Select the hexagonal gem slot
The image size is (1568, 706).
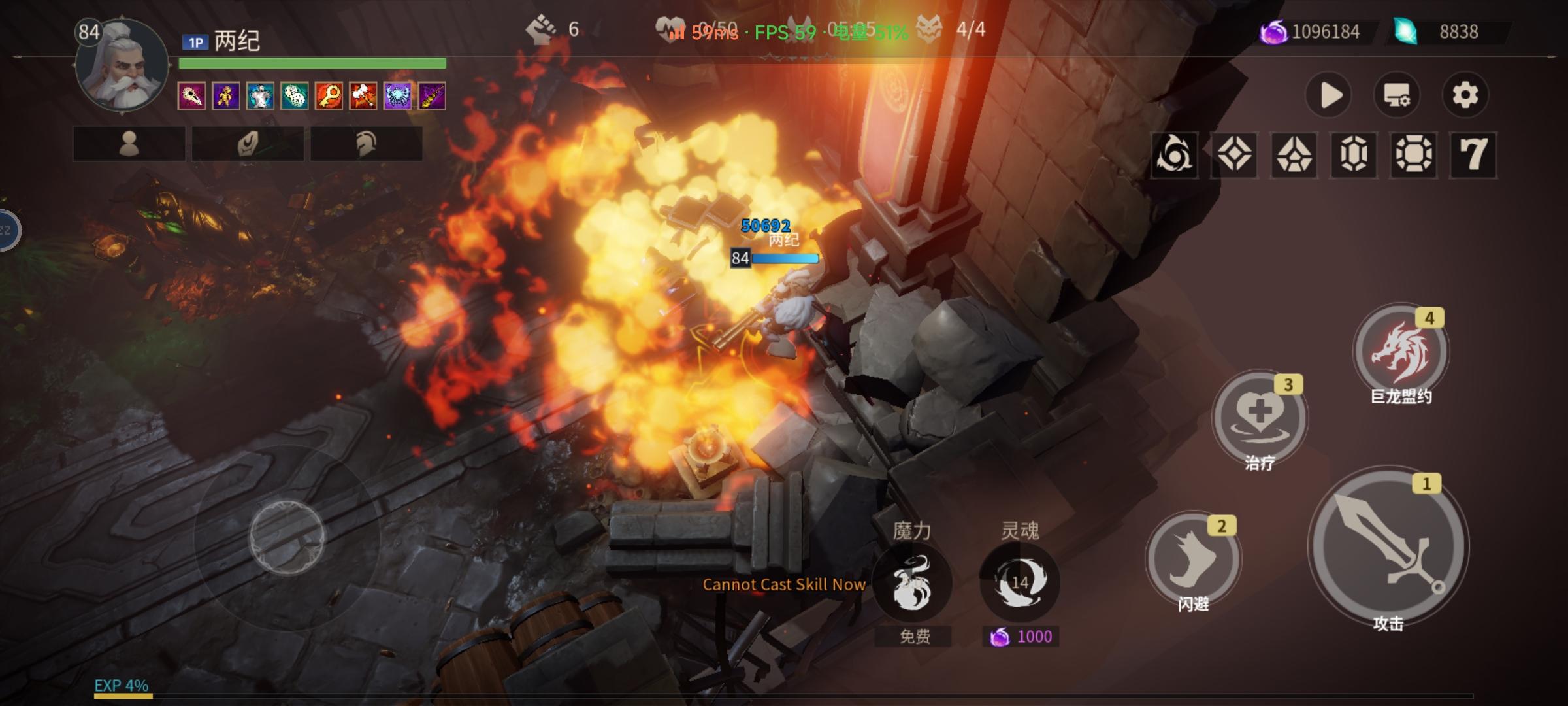tap(1354, 155)
